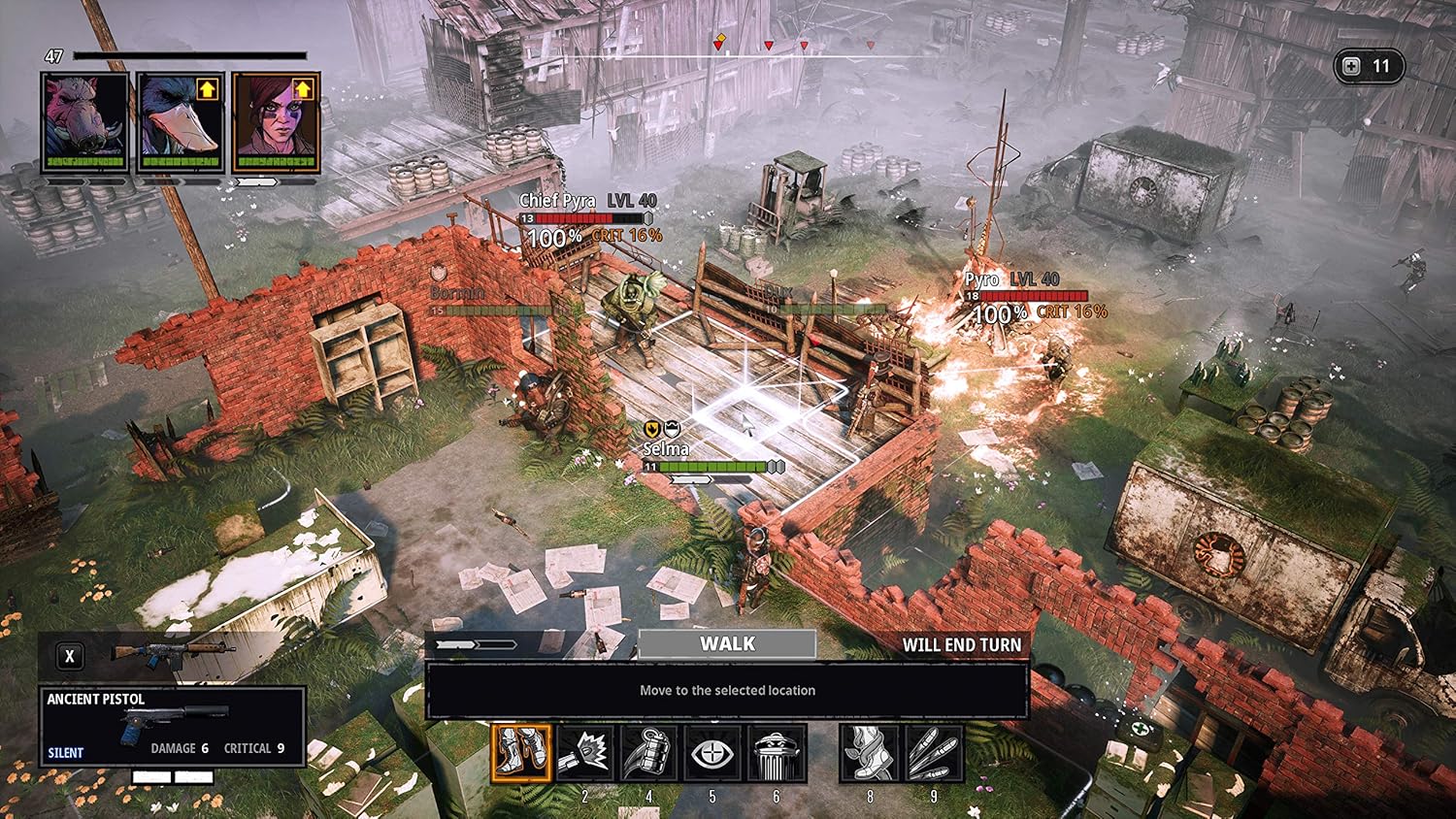Choose the grenade throw action
This screenshot has width=1456, height=819.
tap(648, 753)
